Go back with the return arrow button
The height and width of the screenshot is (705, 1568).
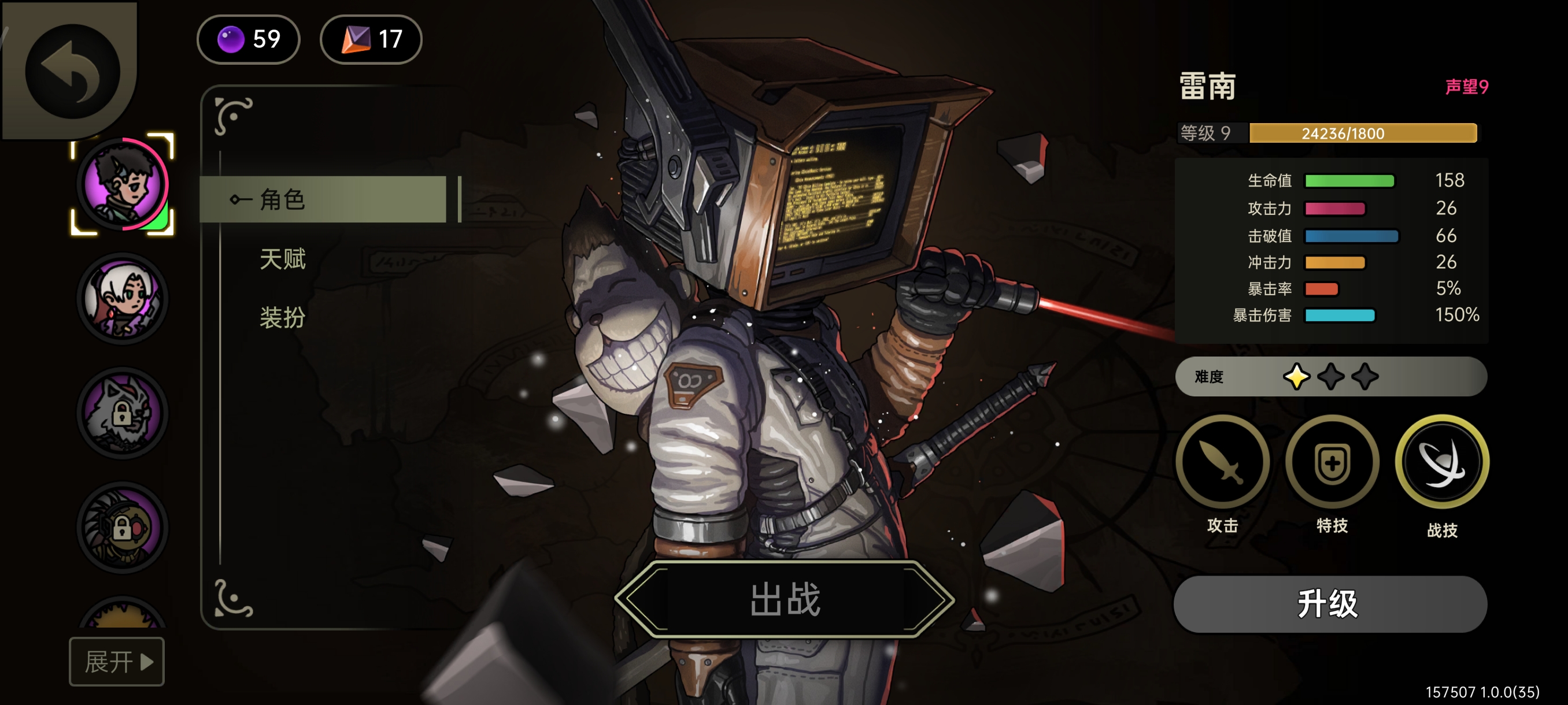click(x=72, y=72)
